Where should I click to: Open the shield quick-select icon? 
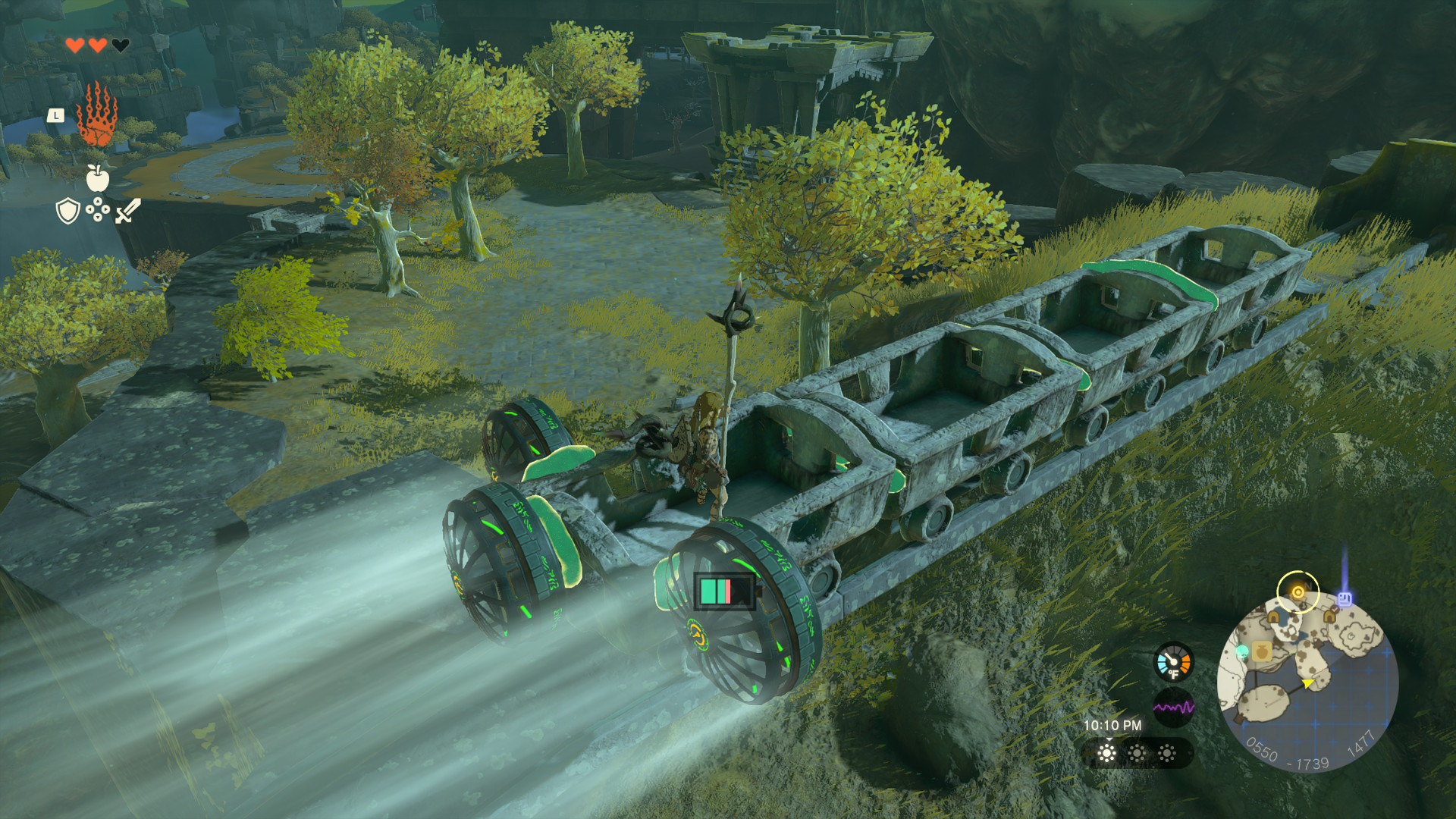(x=68, y=211)
